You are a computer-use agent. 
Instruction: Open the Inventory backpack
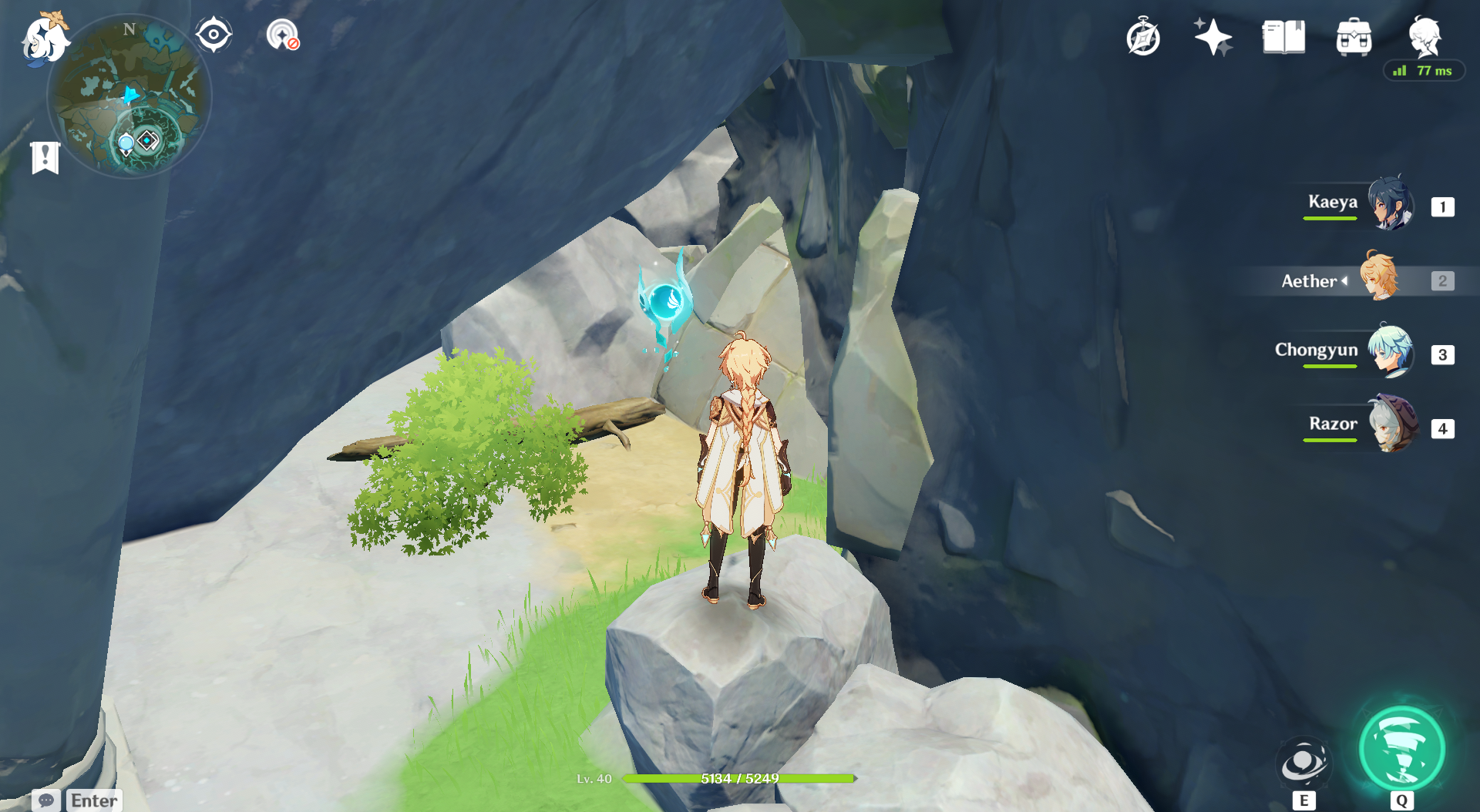point(1354,37)
